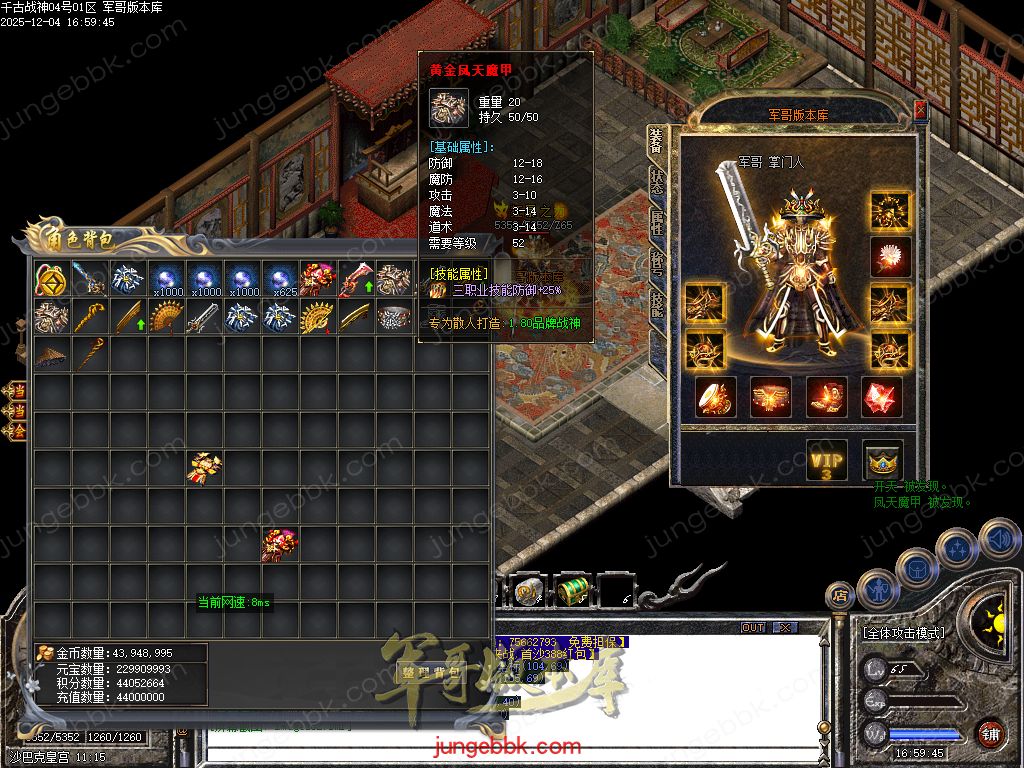This screenshot has width=1024, height=768.
Task: Select the red crystal gem equipment slot
Action: pyautogui.click(x=882, y=397)
